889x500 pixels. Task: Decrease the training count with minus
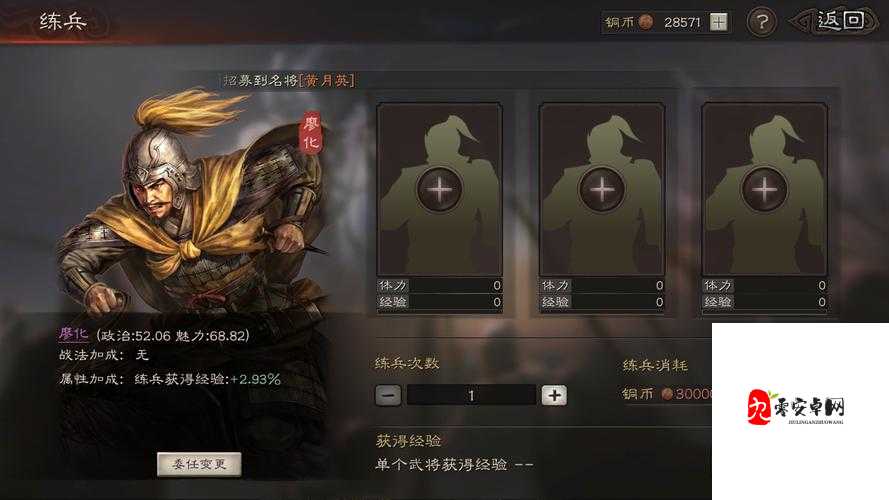click(389, 394)
